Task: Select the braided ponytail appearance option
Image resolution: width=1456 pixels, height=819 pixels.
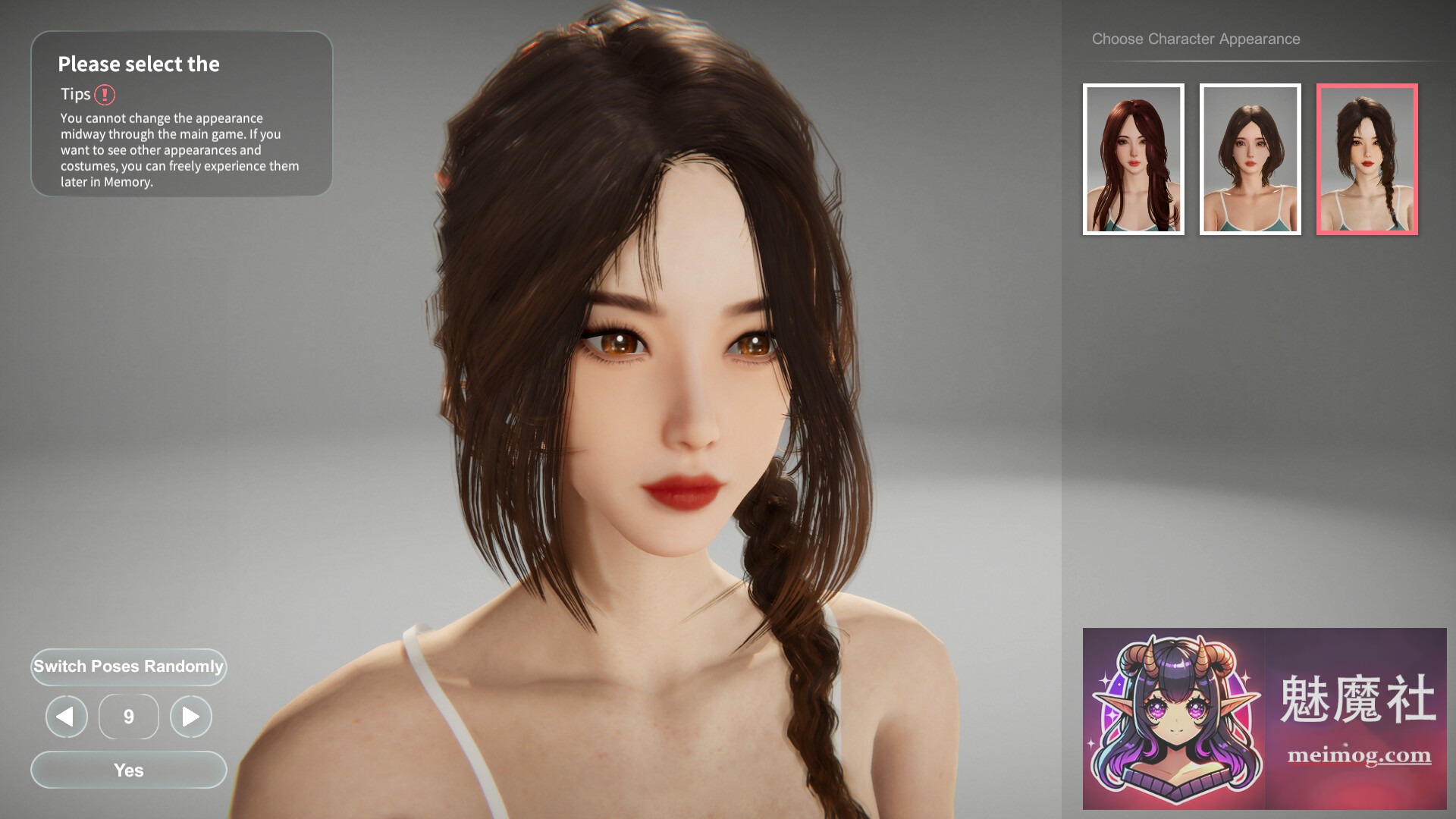Action: (x=1367, y=159)
